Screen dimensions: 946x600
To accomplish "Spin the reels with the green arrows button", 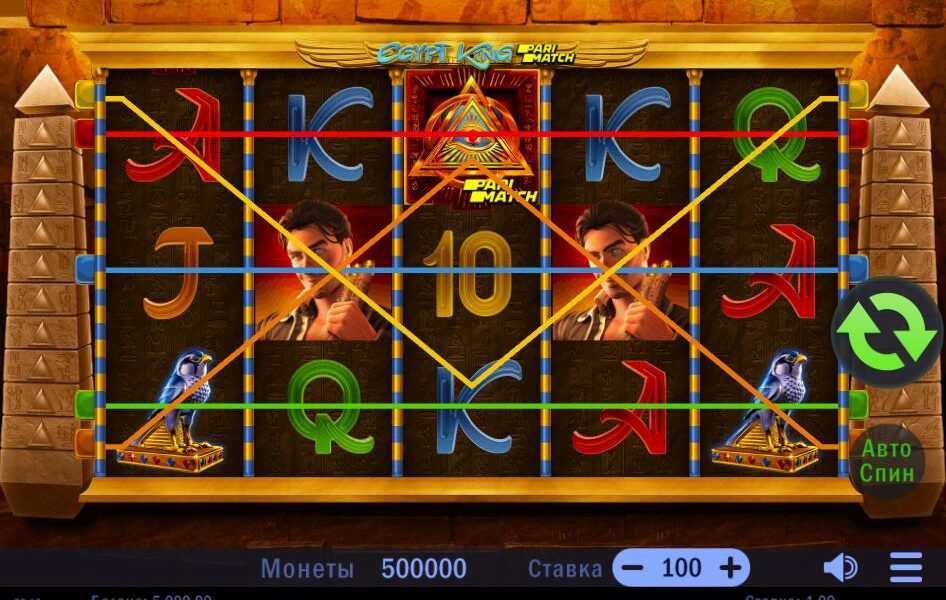I will click(x=886, y=333).
